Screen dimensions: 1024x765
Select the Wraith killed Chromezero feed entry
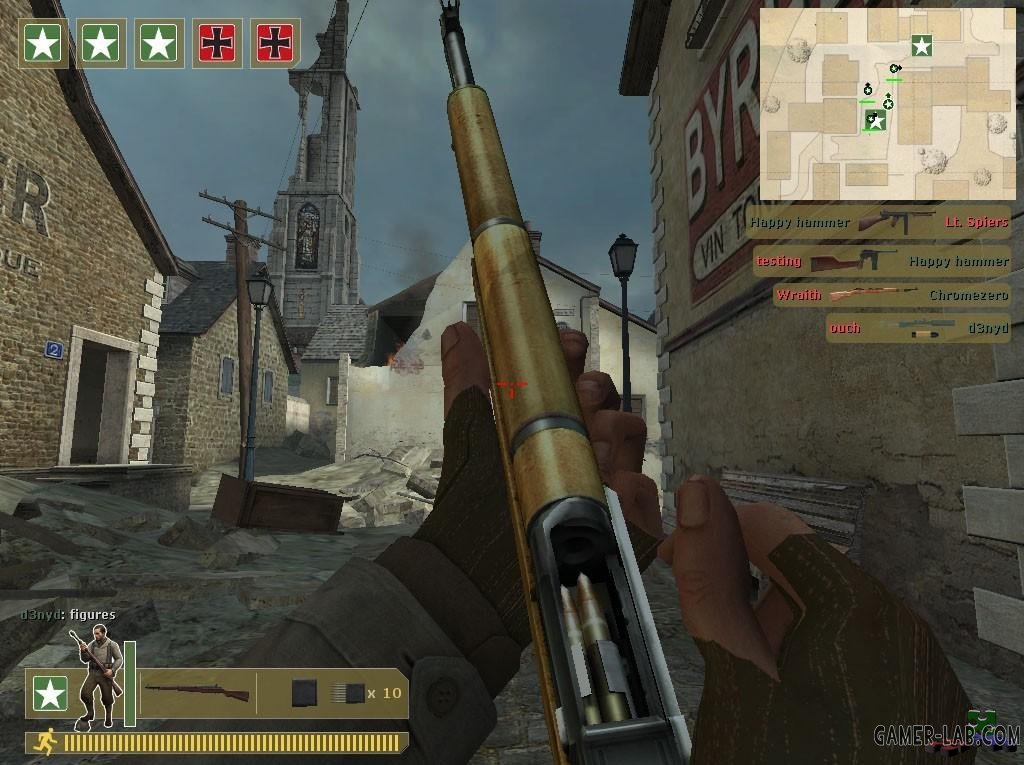click(x=890, y=295)
